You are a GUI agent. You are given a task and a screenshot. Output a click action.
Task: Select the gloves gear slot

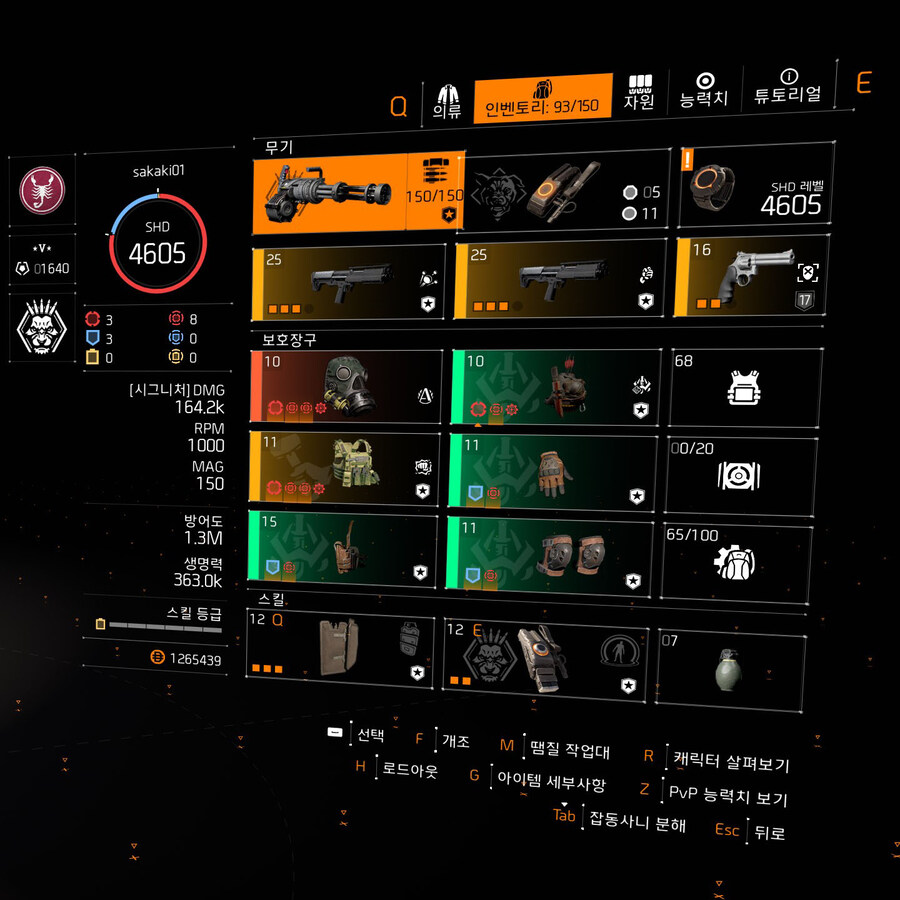pos(553,469)
